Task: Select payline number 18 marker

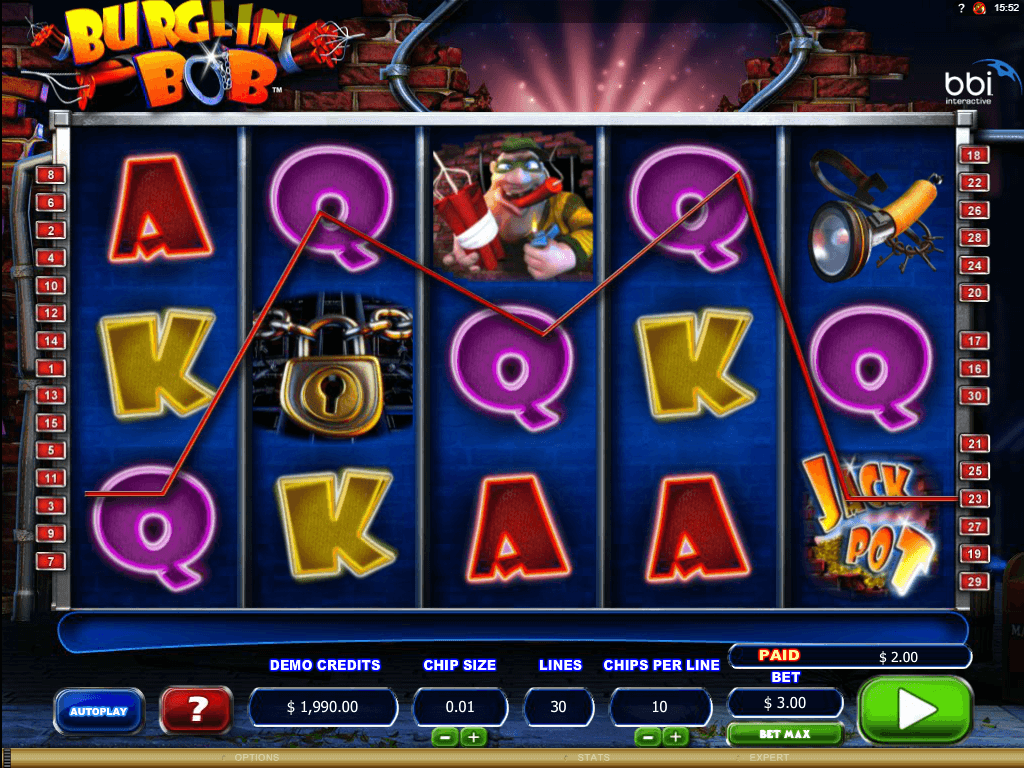Action: pos(974,155)
